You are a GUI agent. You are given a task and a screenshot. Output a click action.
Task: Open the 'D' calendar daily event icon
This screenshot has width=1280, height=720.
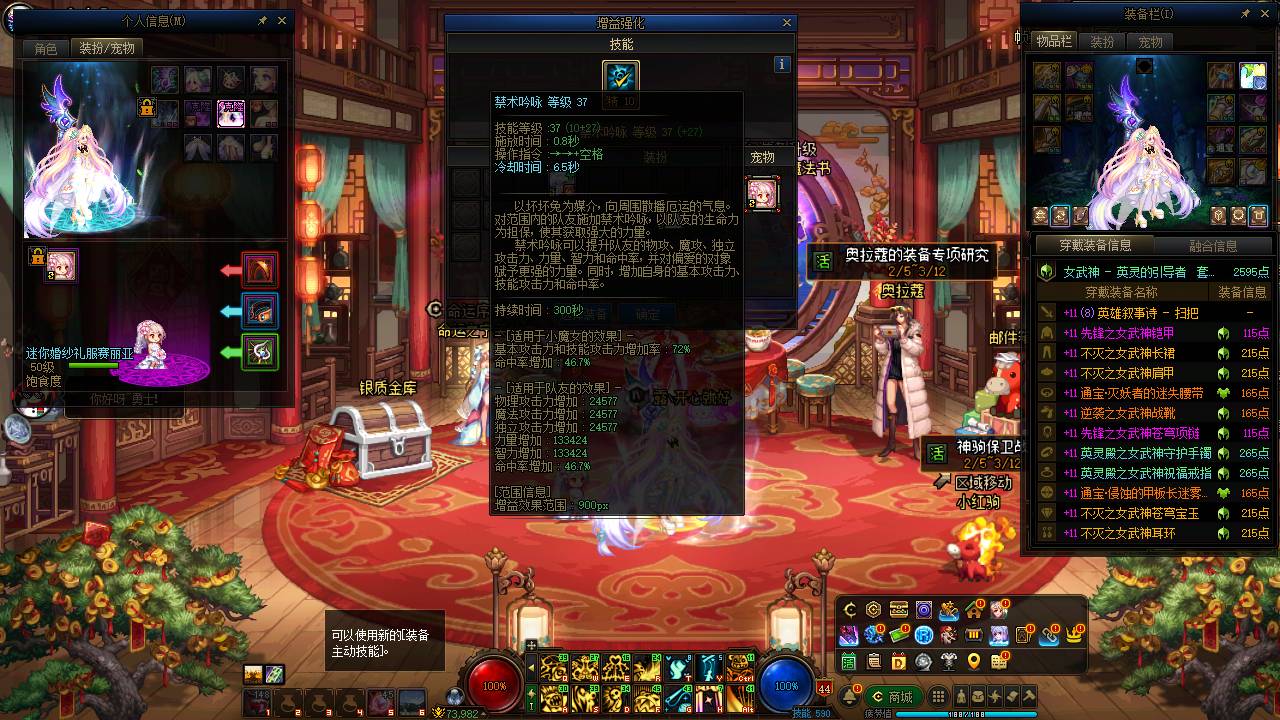899,661
